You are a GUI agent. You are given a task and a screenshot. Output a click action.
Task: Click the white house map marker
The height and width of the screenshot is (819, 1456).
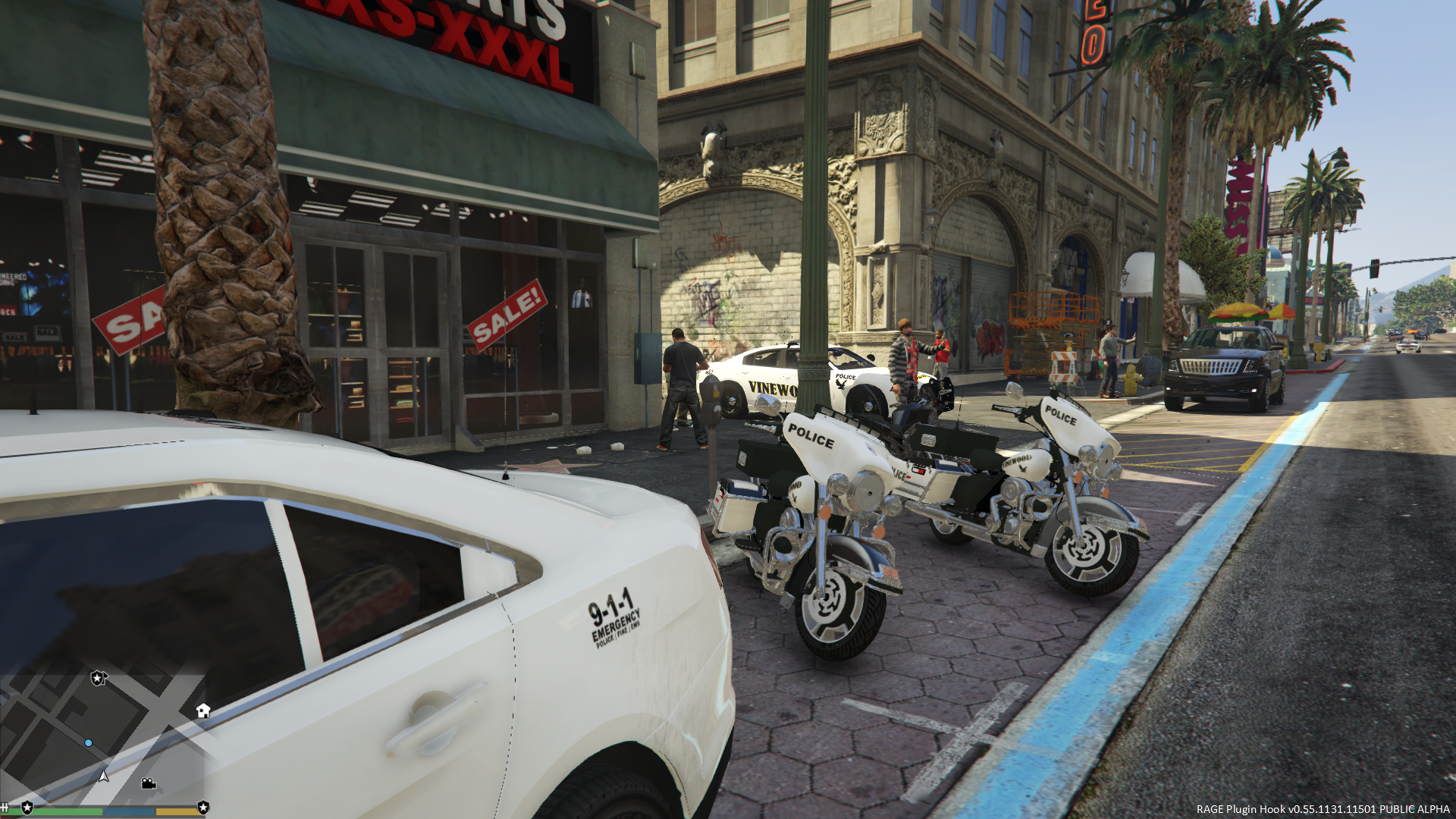[x=202, y=711]
